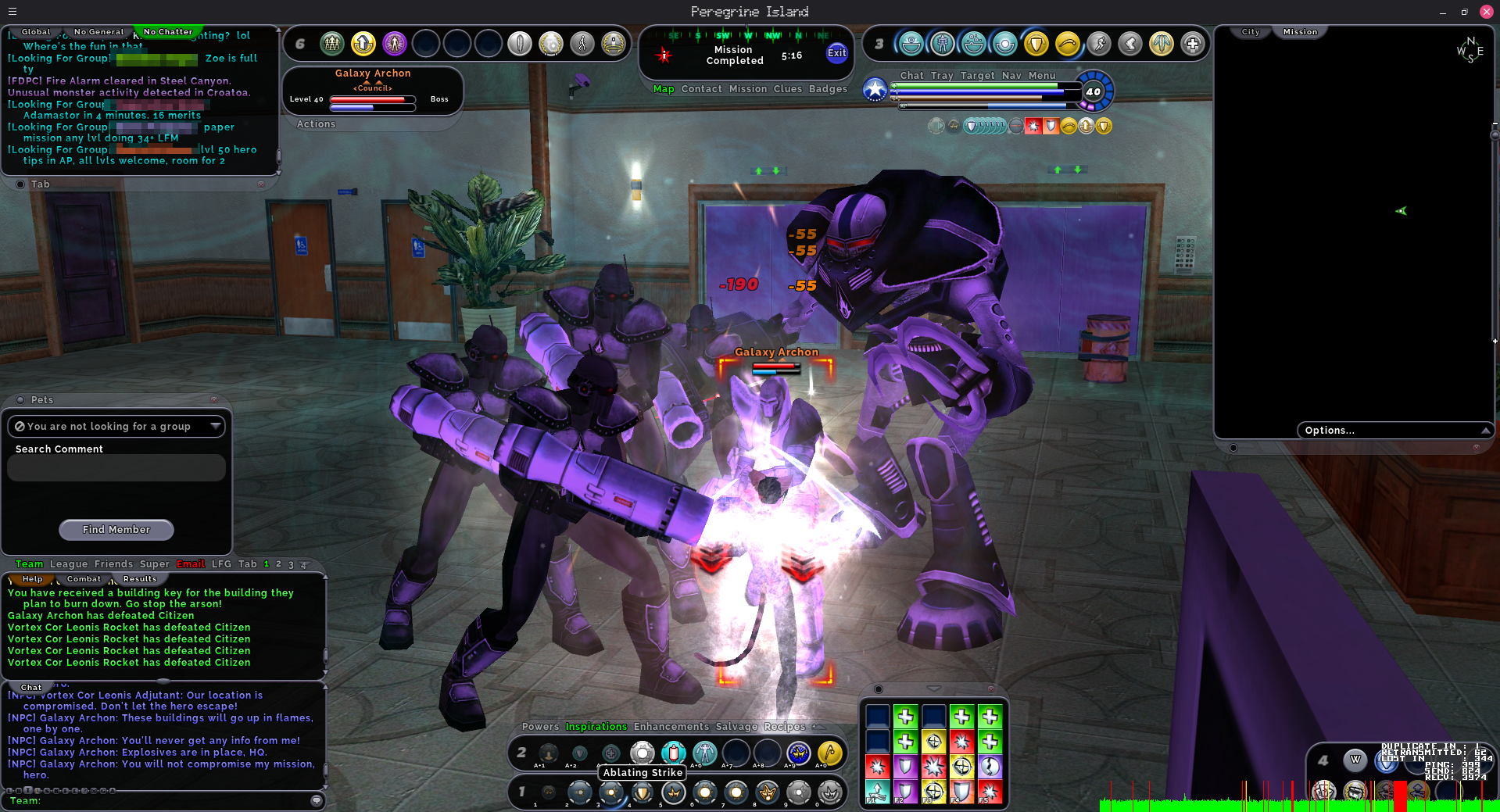The width and height of the screenshot is (1500, 812).
Task: Exit the completed mission
Action: click(836, 53)
